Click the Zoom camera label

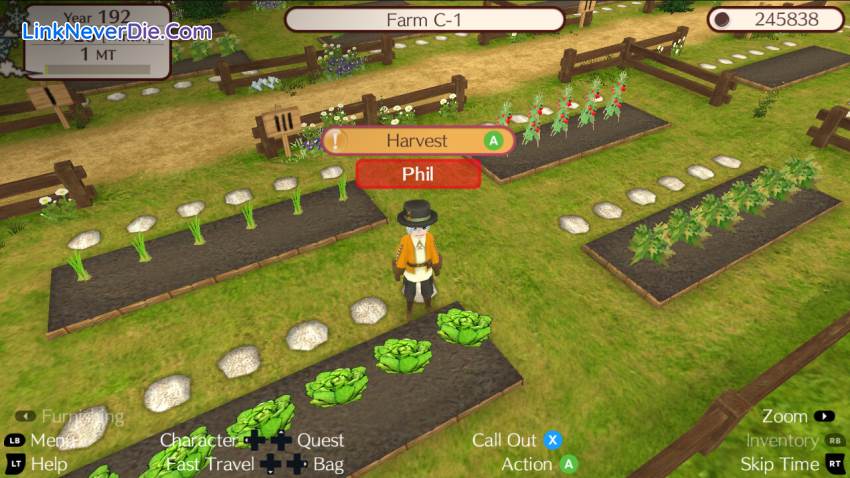point(784,416)
